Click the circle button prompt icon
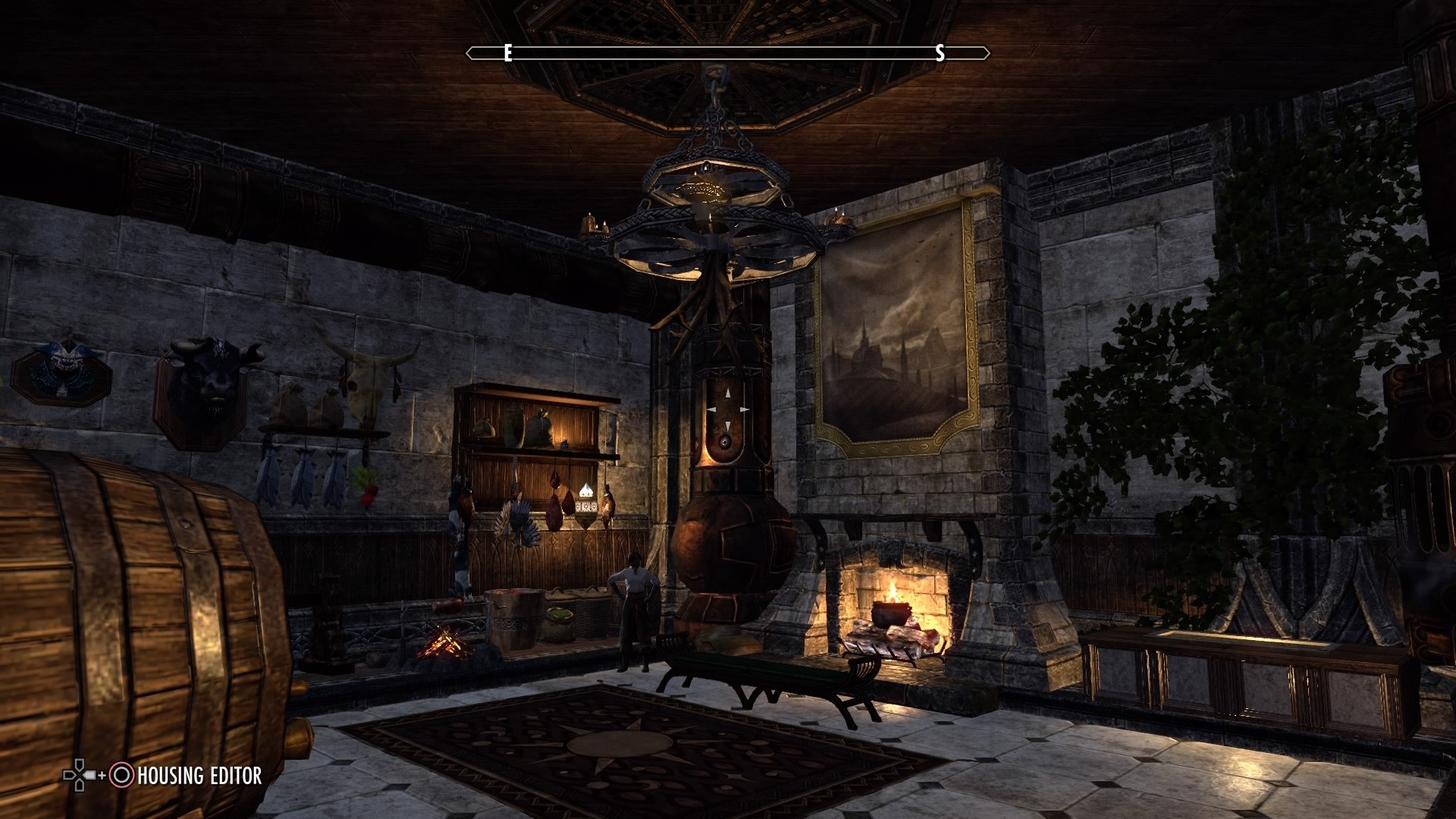Screen dimensions: 1456x819 [x=121, y=776]
